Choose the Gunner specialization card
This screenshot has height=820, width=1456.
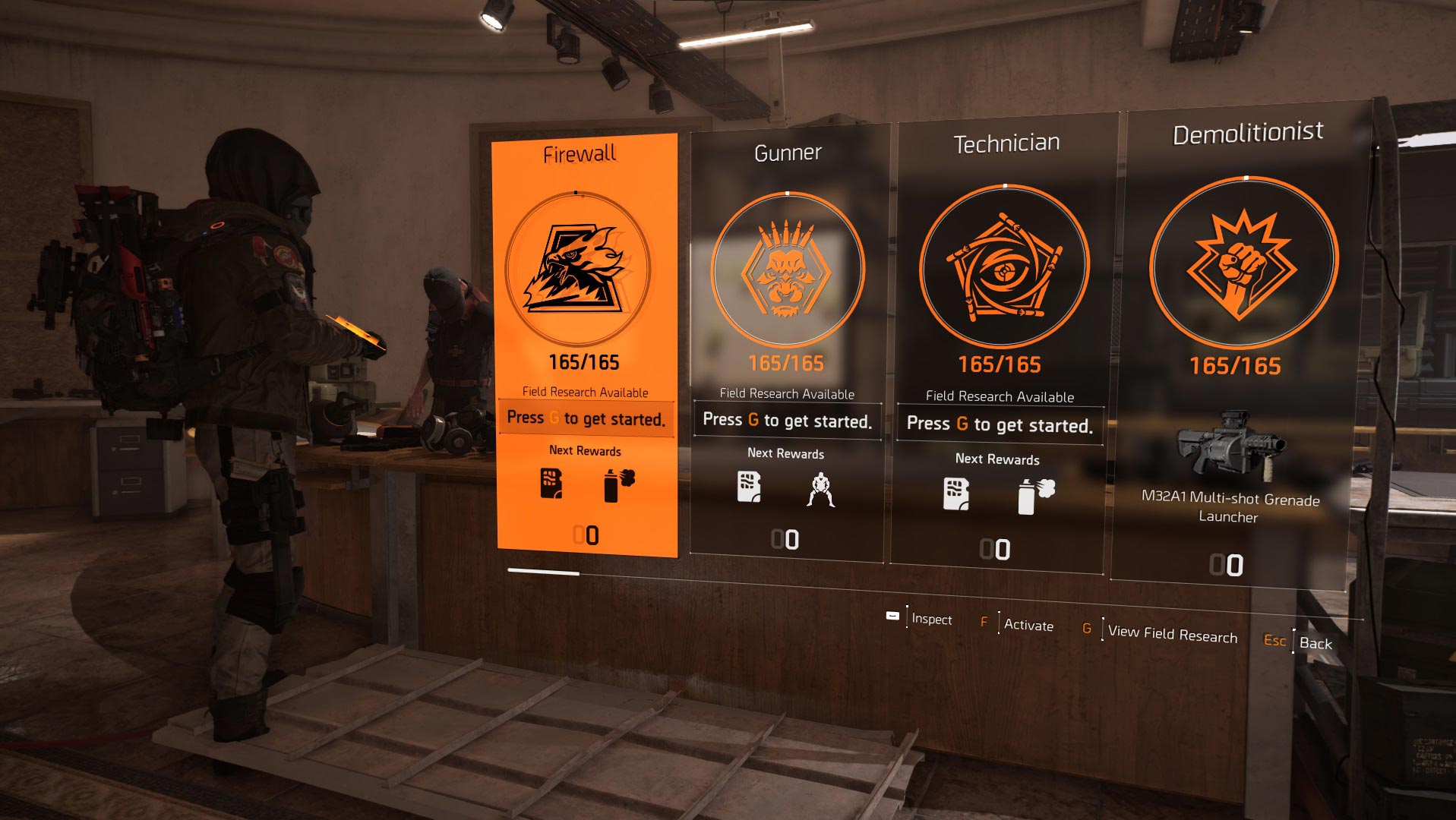787,342
